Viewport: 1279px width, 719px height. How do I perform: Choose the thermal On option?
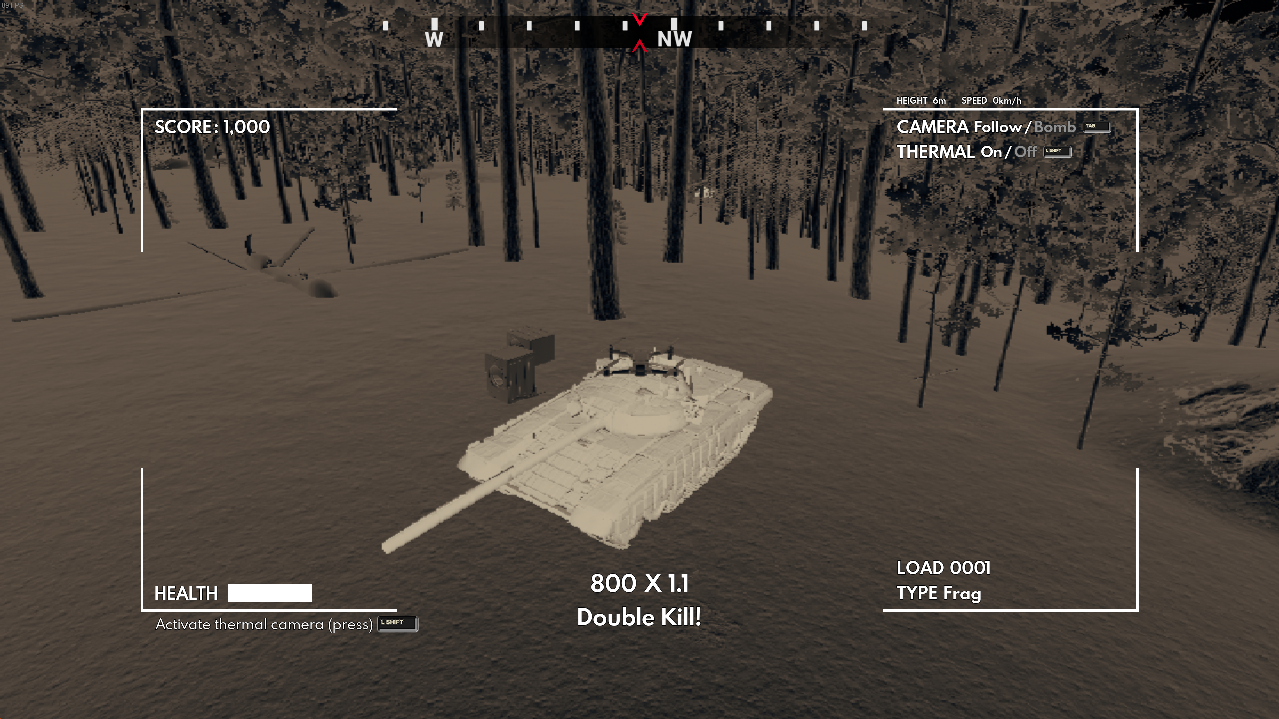click(991, 152)
